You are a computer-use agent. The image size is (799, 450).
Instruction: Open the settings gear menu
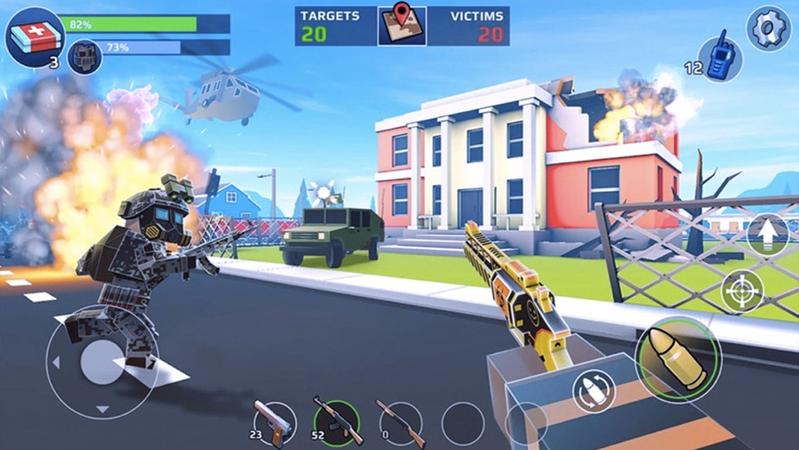pyautogui.click(x=768, y=28)
